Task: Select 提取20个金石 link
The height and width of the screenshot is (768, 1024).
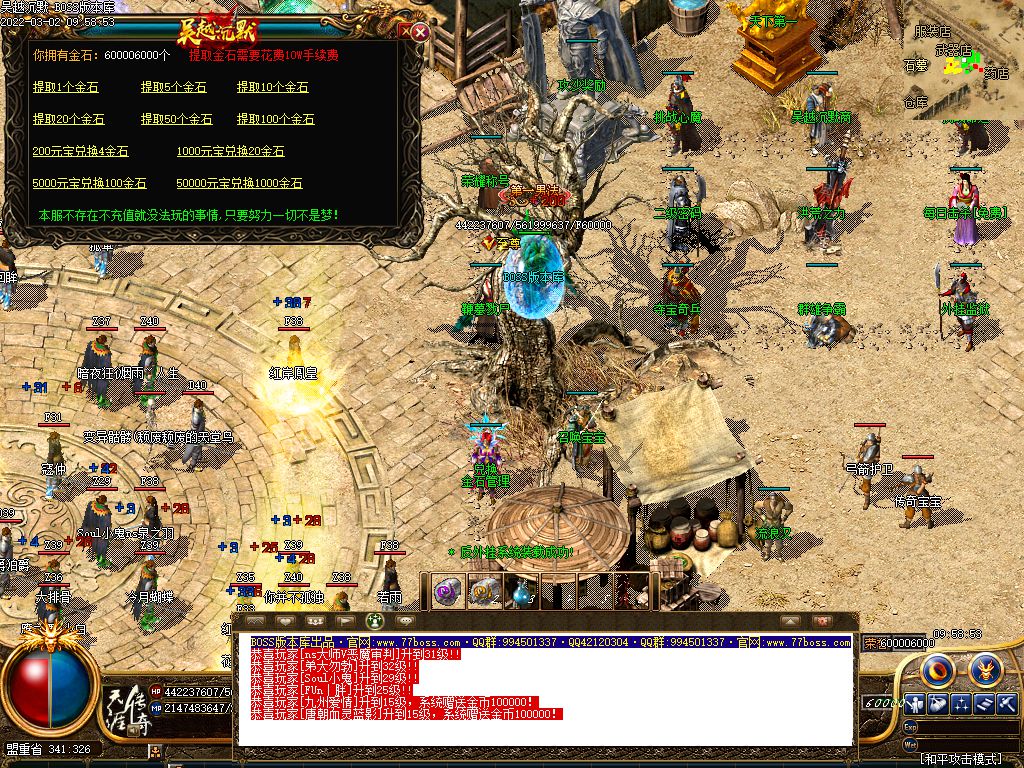Action: [68, 119]
